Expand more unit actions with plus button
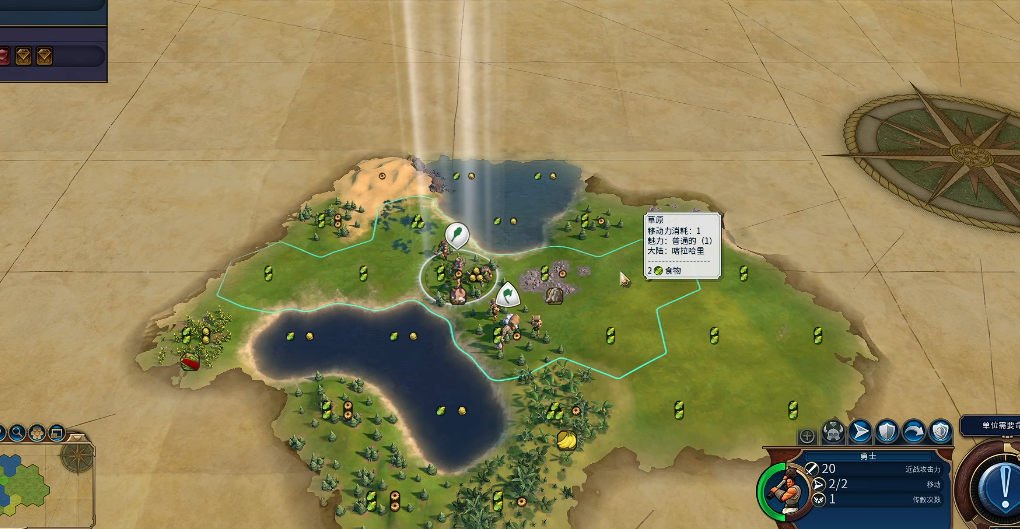Screen dimensions: 1020x529 pyautogui.click(x=807, y=436)
